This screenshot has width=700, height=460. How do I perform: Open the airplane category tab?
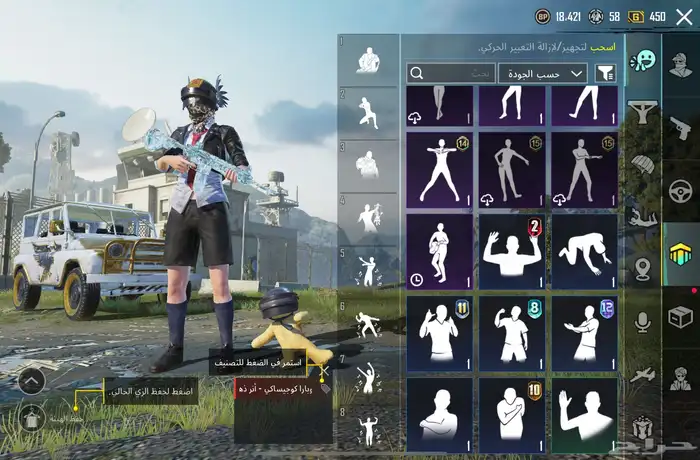[x=643, y=373]
